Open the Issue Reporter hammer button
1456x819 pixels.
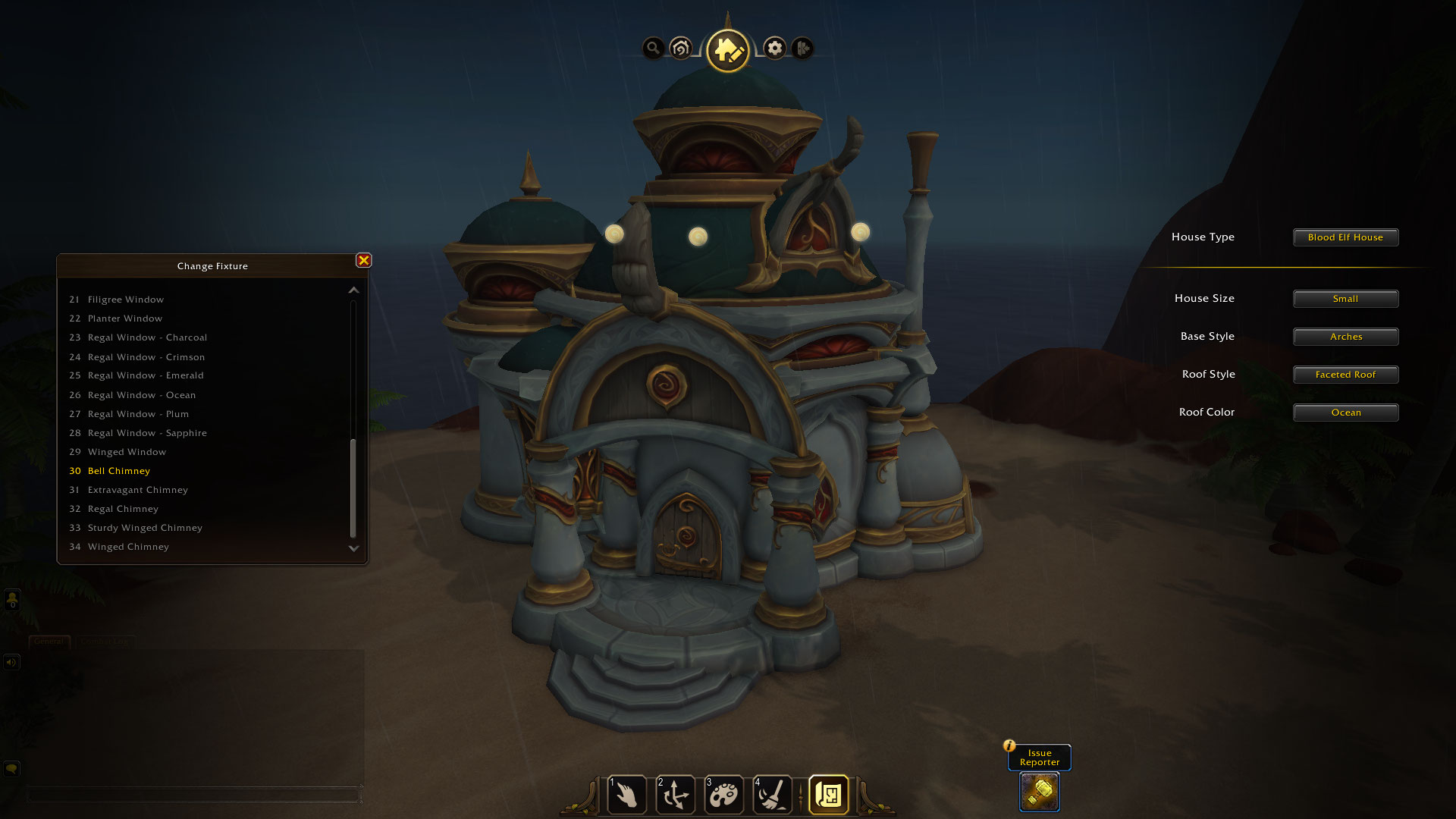[1039, 792]
